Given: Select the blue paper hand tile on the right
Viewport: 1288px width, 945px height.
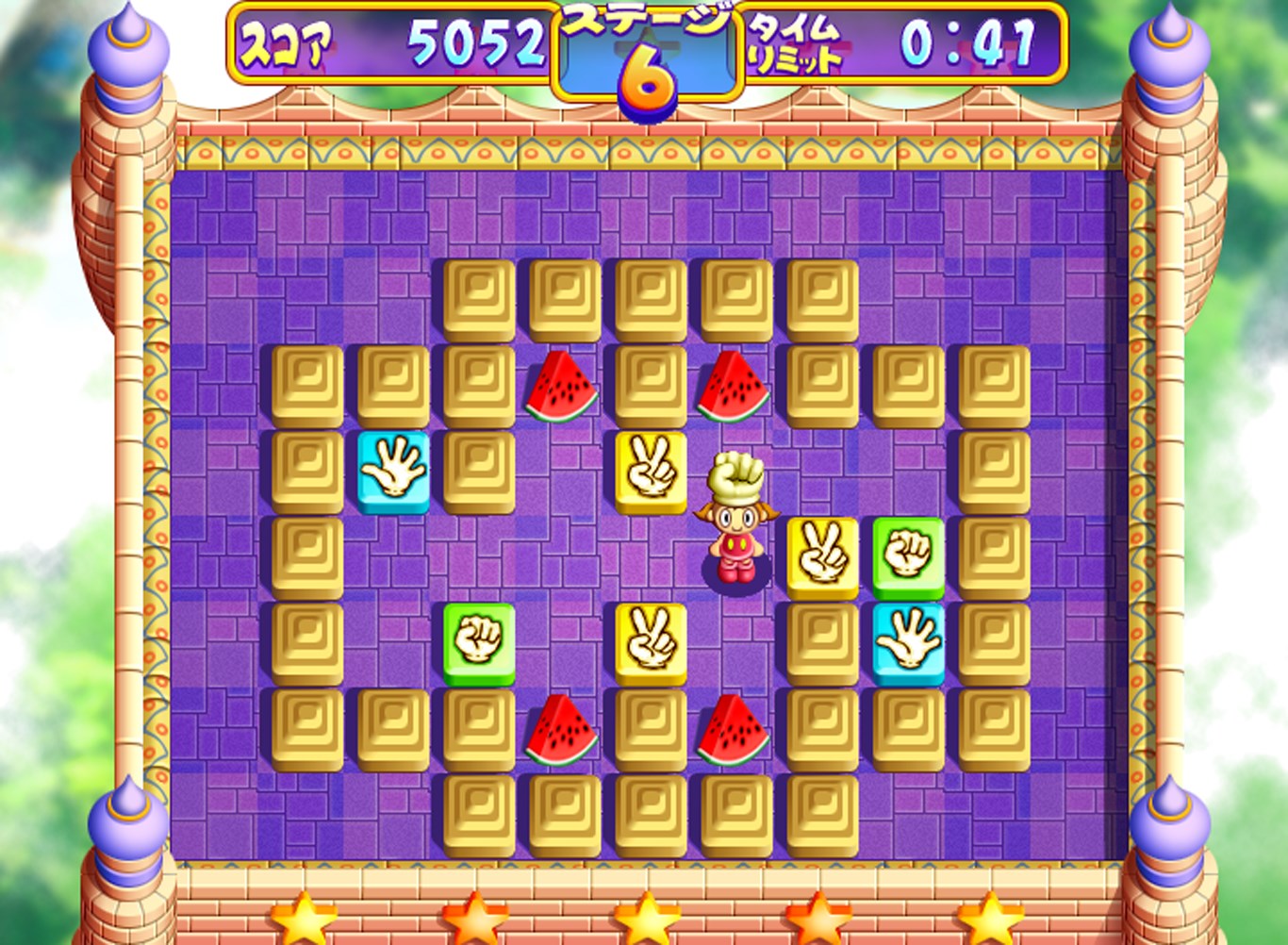Looking at the screenshot, I should [908, 643].
